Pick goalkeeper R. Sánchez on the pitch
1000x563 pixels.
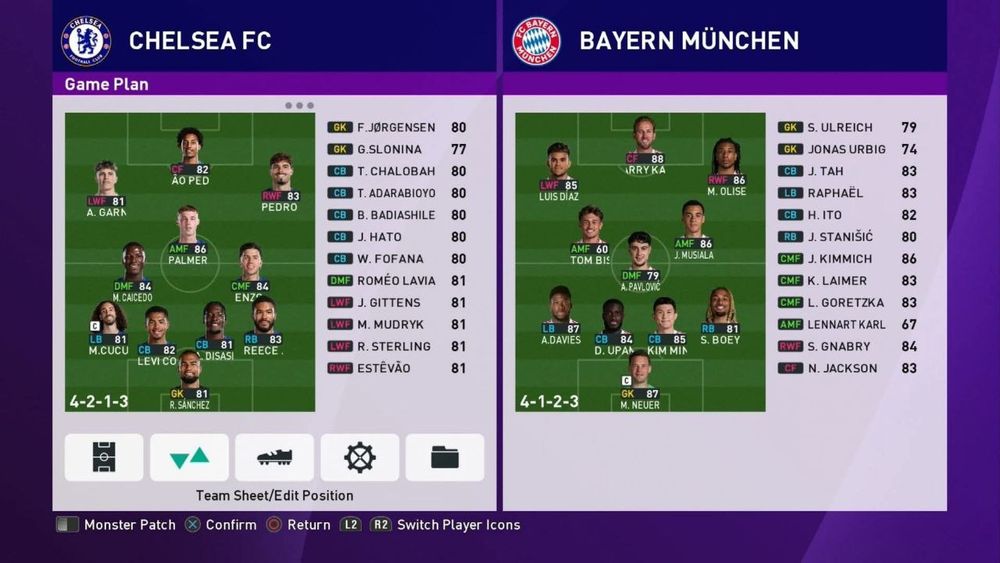189,381
